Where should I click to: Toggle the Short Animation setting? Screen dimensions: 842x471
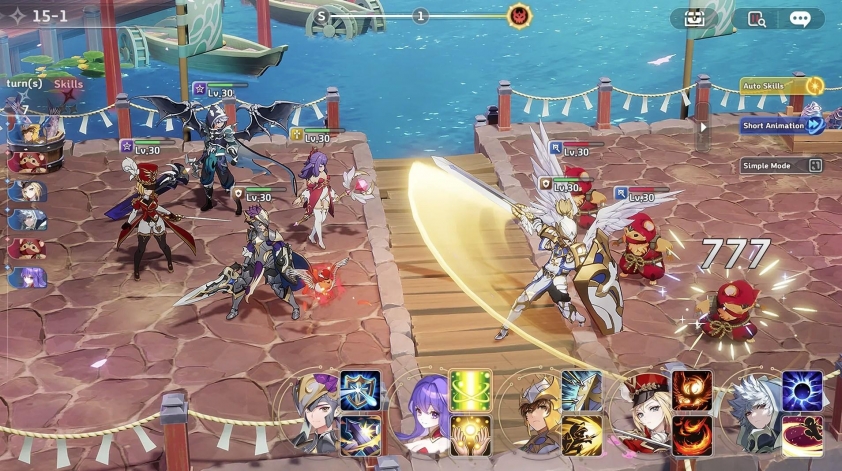782,125
